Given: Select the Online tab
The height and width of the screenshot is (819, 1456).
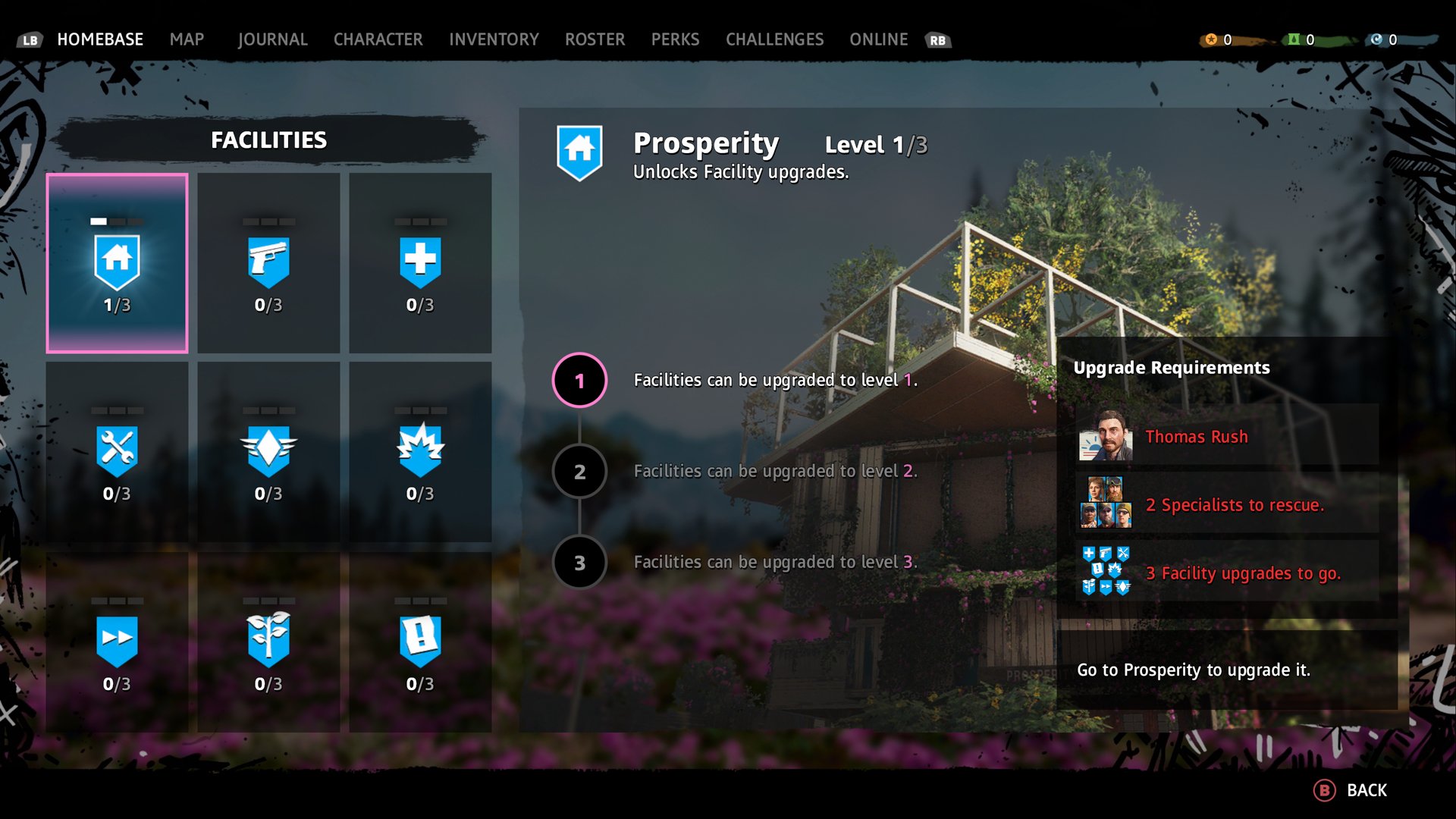Looking at the screenshot, I should click(878, 39).
